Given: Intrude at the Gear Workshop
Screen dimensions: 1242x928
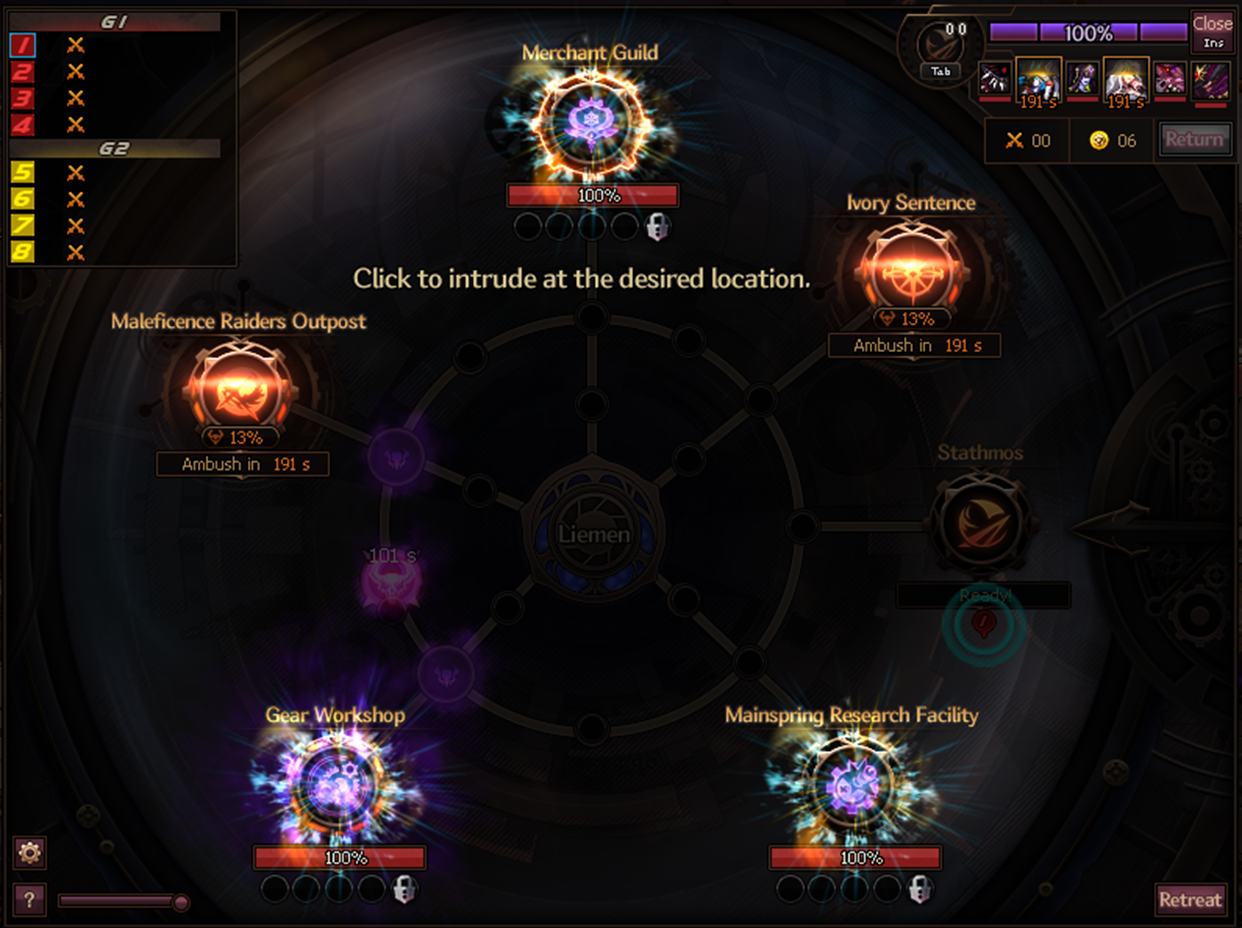Looking at the screenshot, I should tap(338, 788).
